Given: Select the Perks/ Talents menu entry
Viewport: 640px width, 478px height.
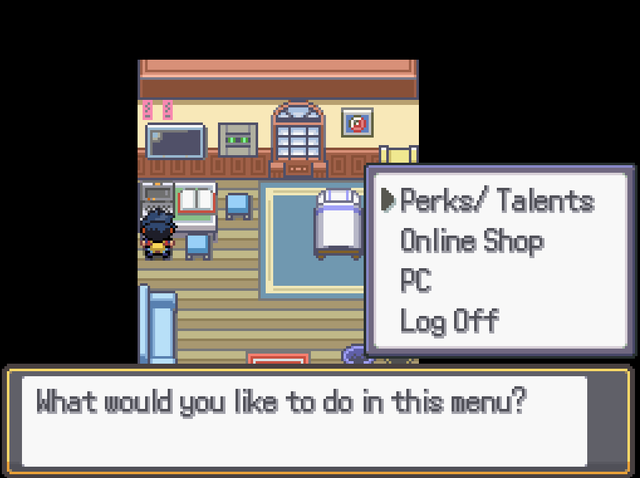Looking at the screenshot, I should 496,201.
